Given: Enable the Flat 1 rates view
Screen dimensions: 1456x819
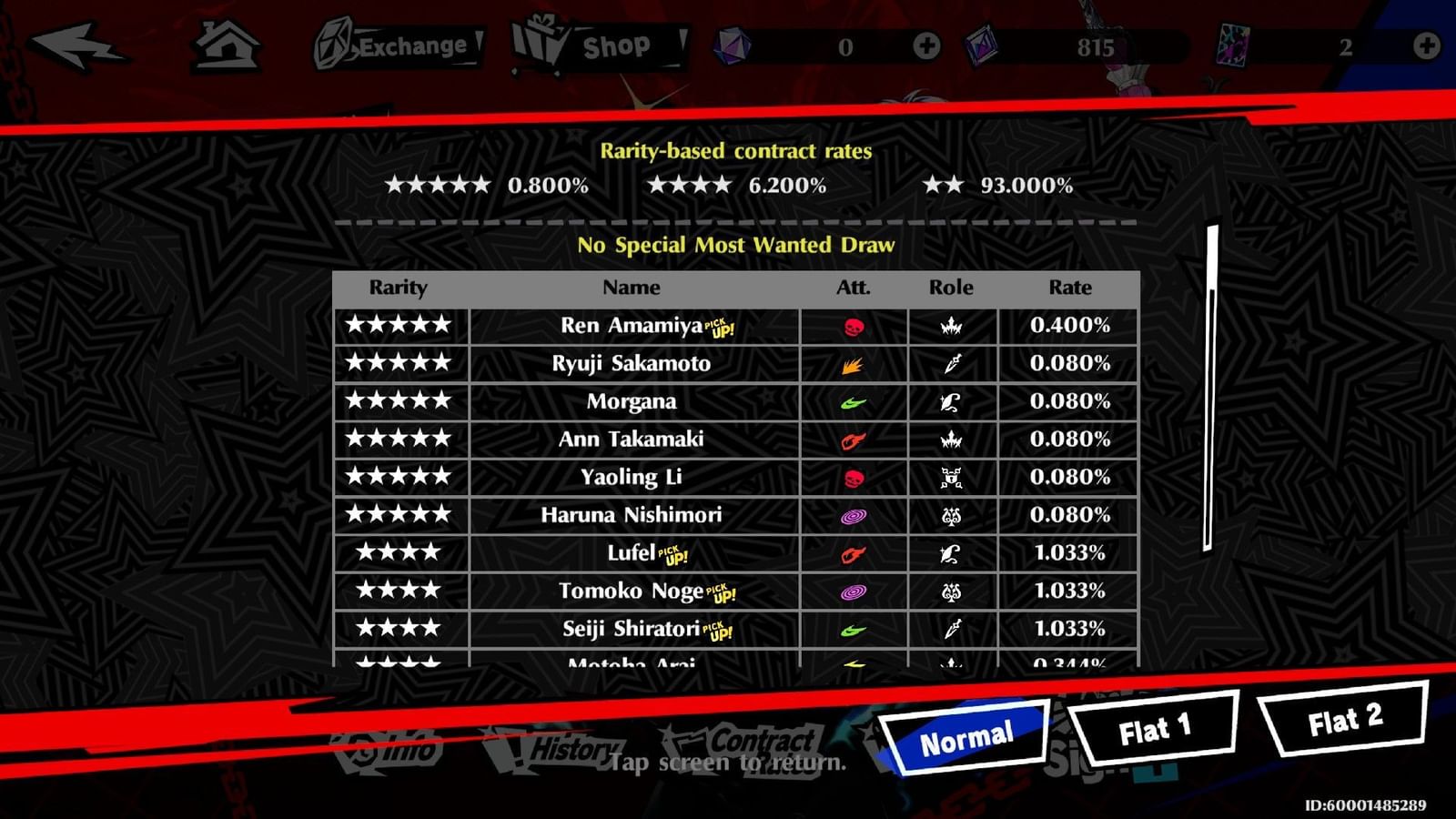Looking at the screenshot, I should pyautogui.click(x=1156, y=728).
